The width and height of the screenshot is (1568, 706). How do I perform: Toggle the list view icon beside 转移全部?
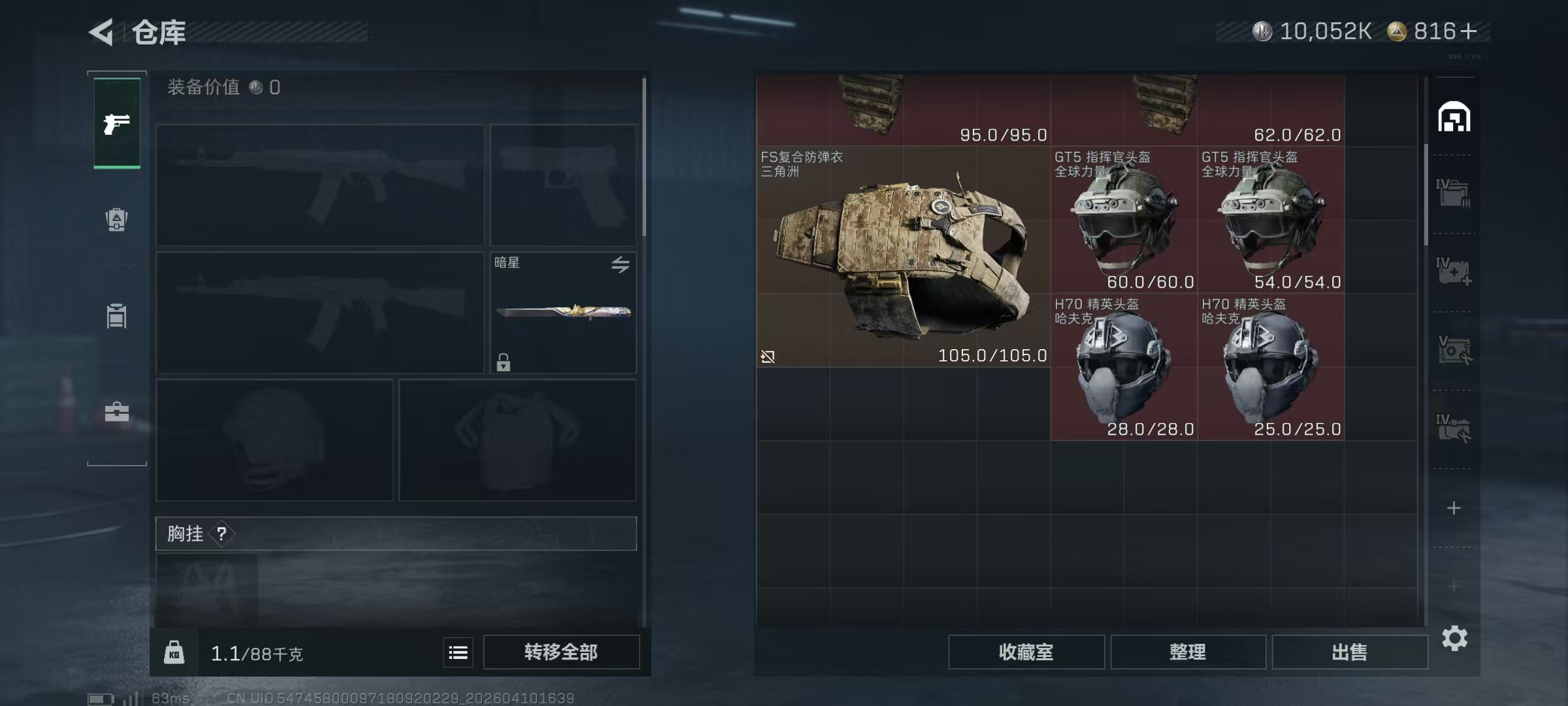pos(458,652)
